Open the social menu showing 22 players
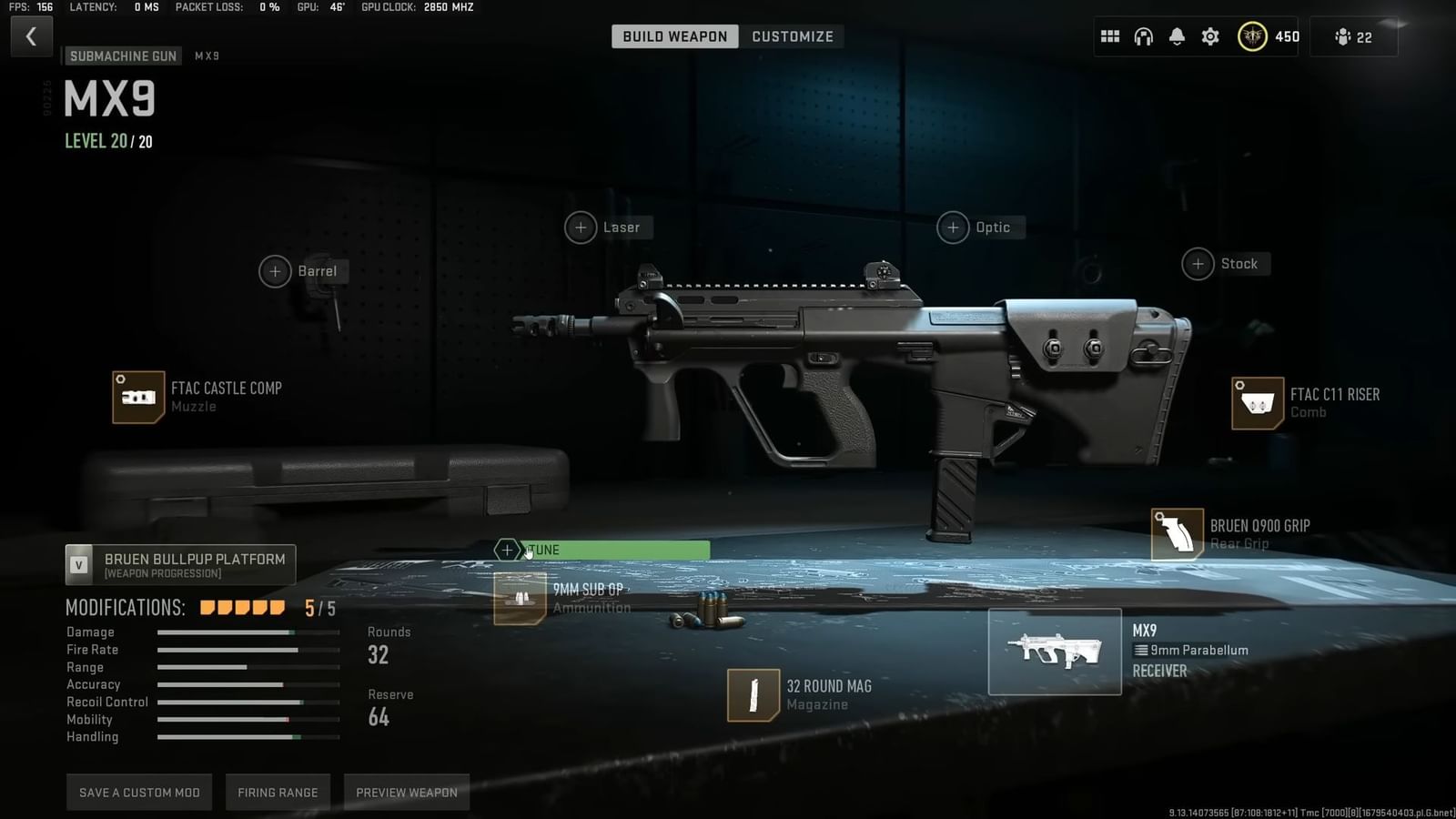This screenshot has width=1456, height=819. [1353, 36]
